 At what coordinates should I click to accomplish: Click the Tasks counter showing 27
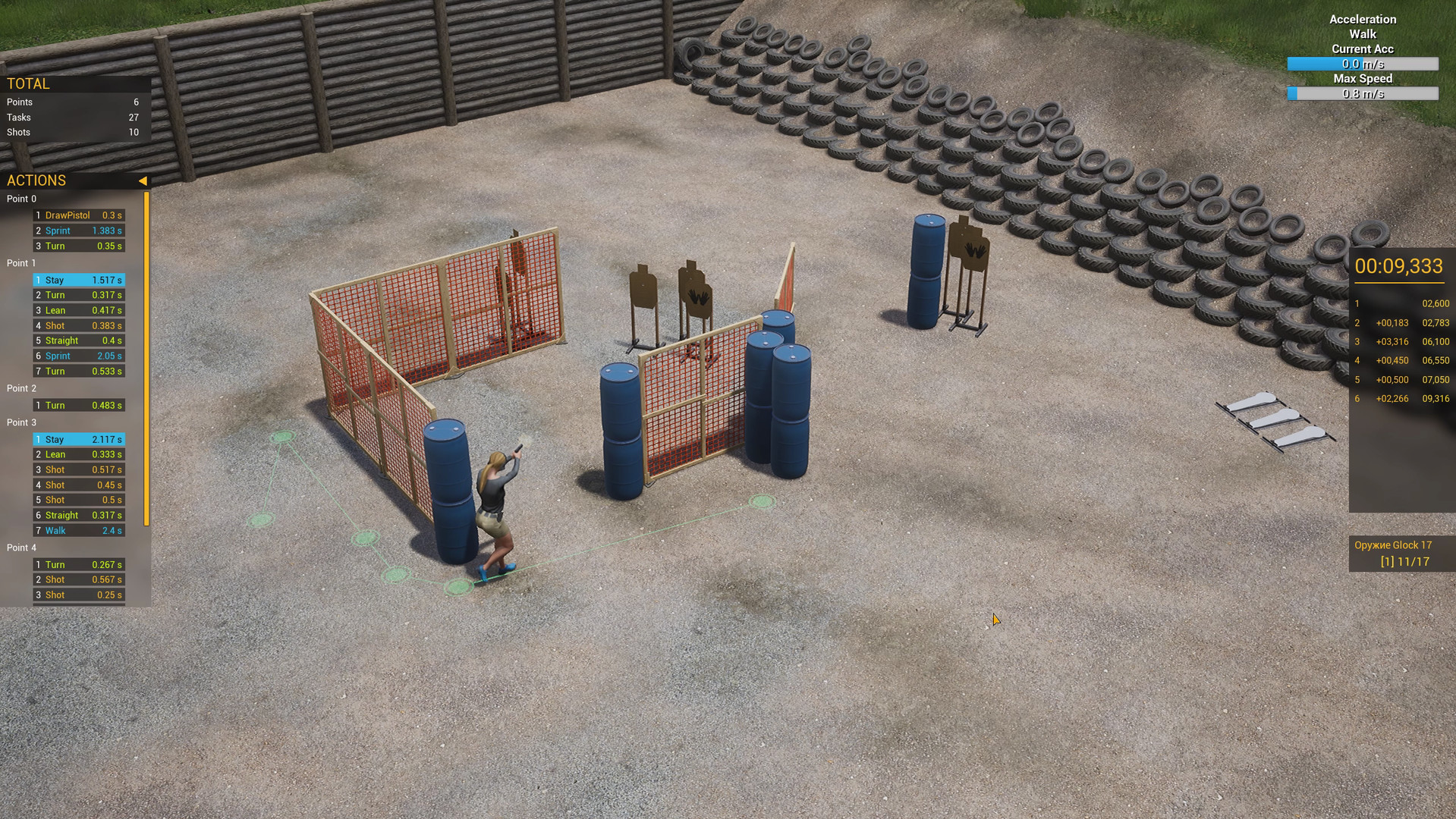(x=72, y=117)
